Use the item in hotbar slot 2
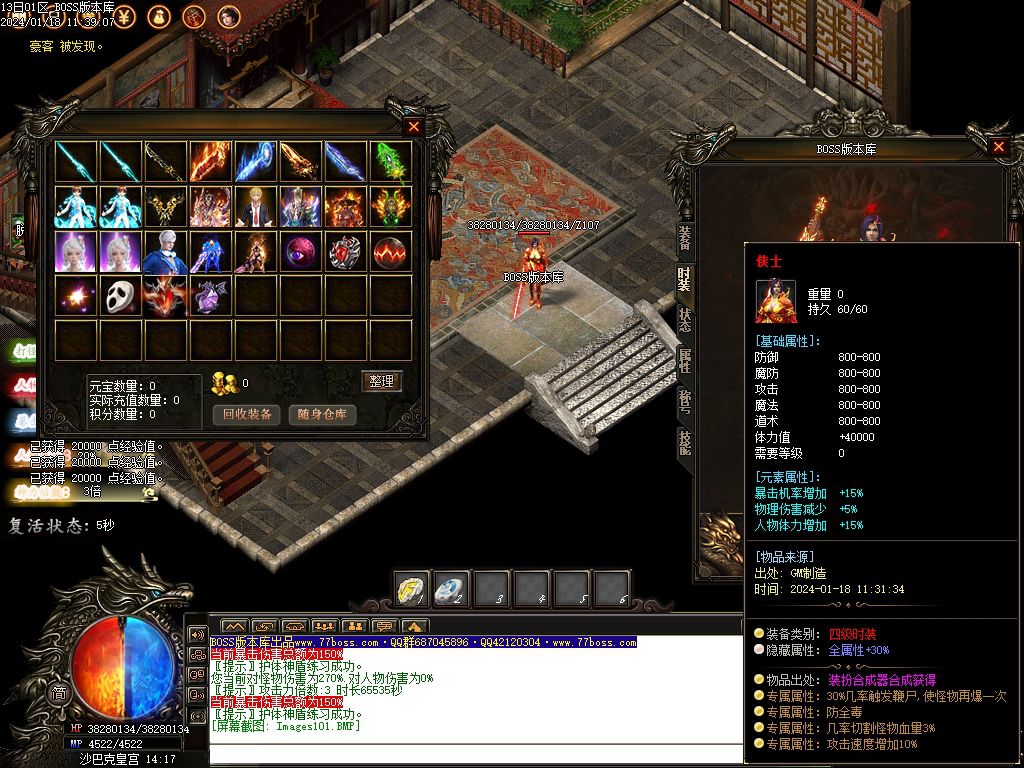 (452, 589)
